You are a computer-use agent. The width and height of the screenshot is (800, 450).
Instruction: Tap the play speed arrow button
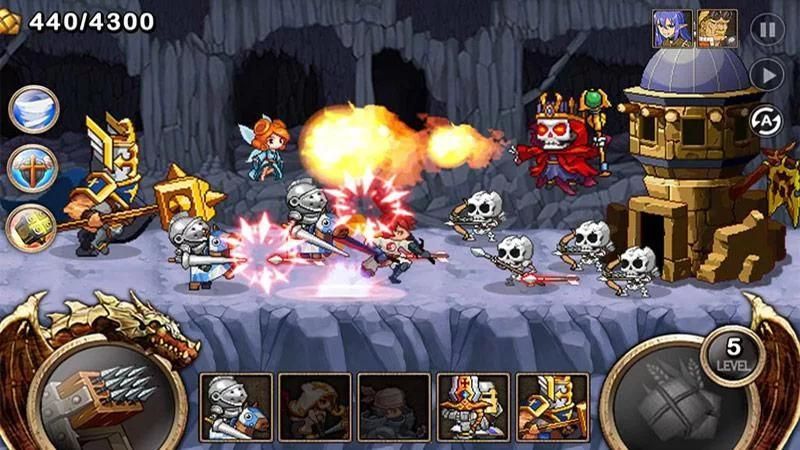click(x=767, y=74)
